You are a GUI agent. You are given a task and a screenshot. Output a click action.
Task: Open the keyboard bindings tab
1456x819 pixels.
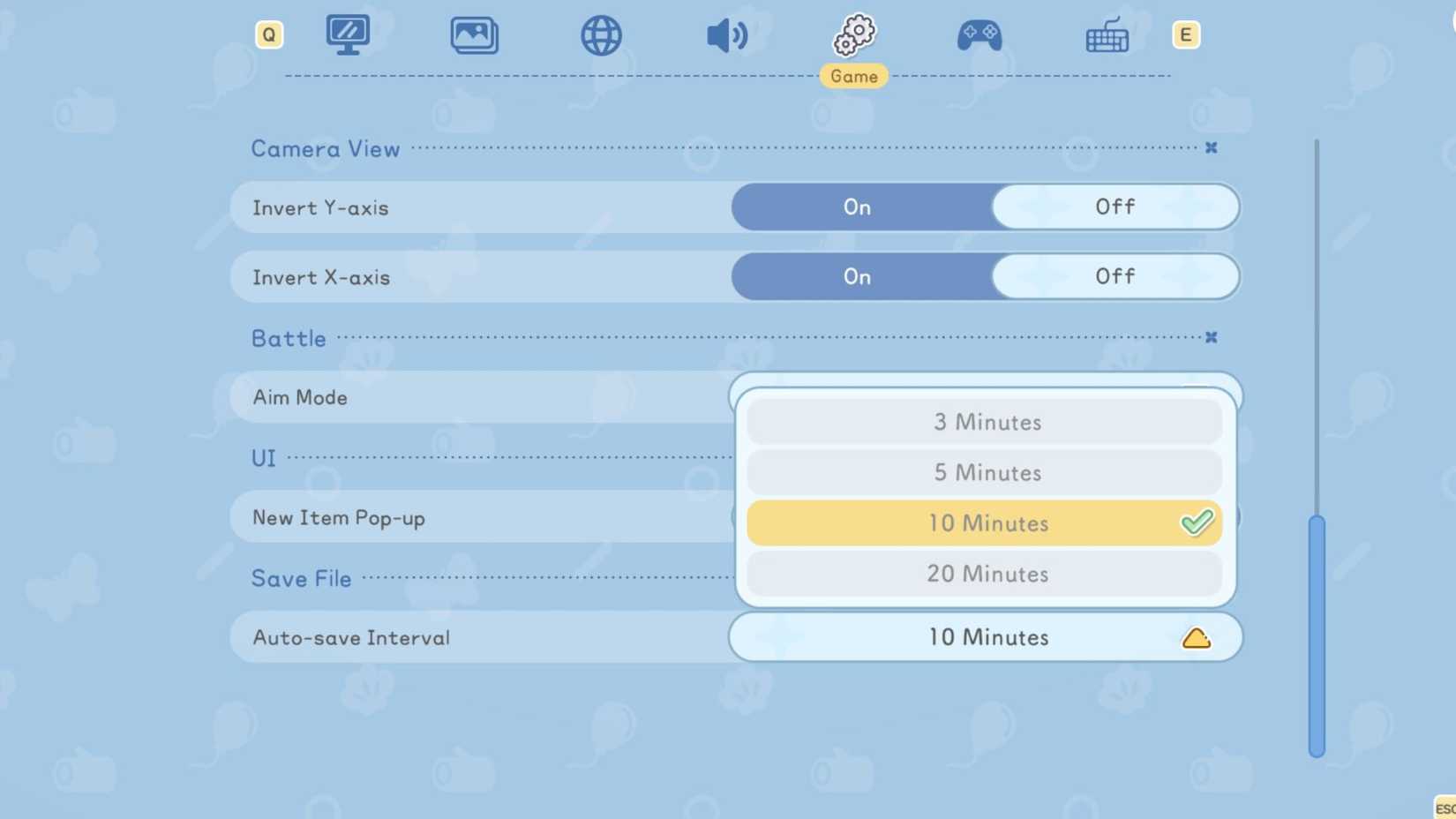[1107, 34]
